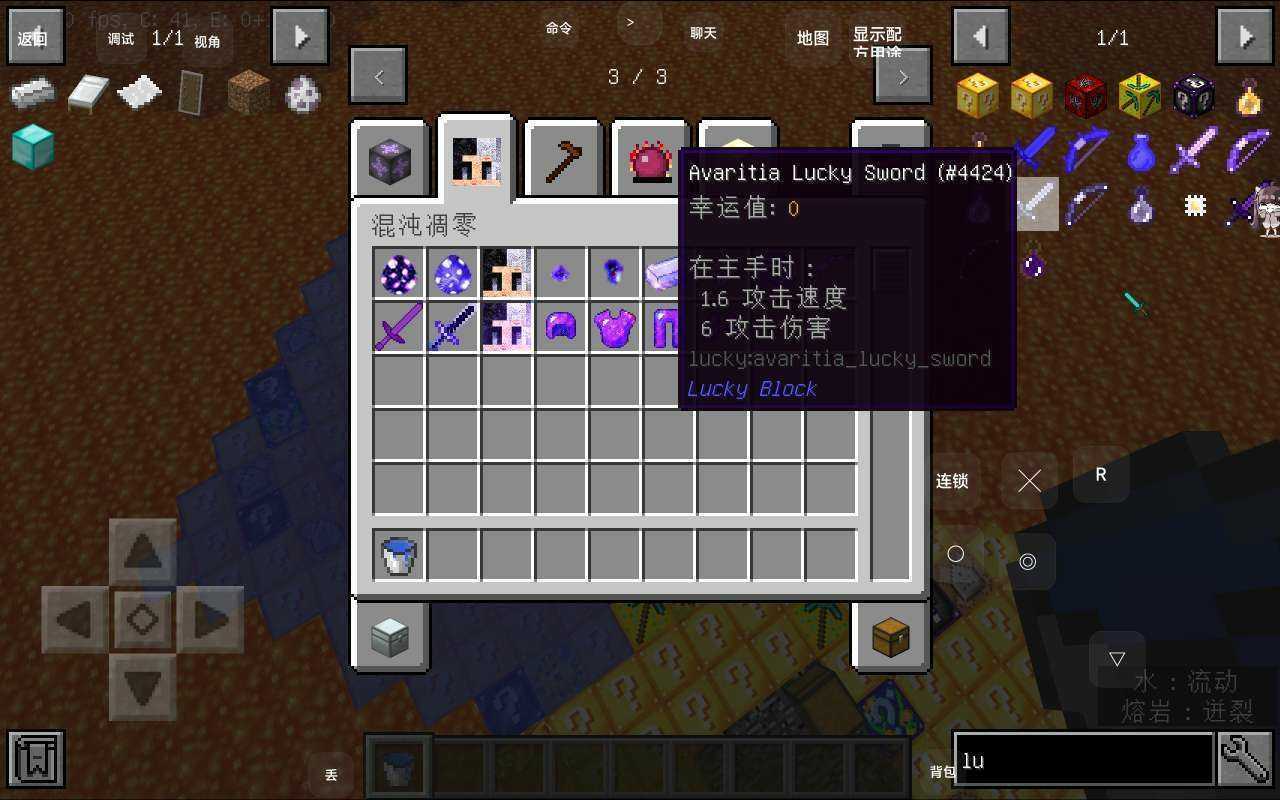Go to previous page of the 3/3 item grid

click(x=378, y=76)
